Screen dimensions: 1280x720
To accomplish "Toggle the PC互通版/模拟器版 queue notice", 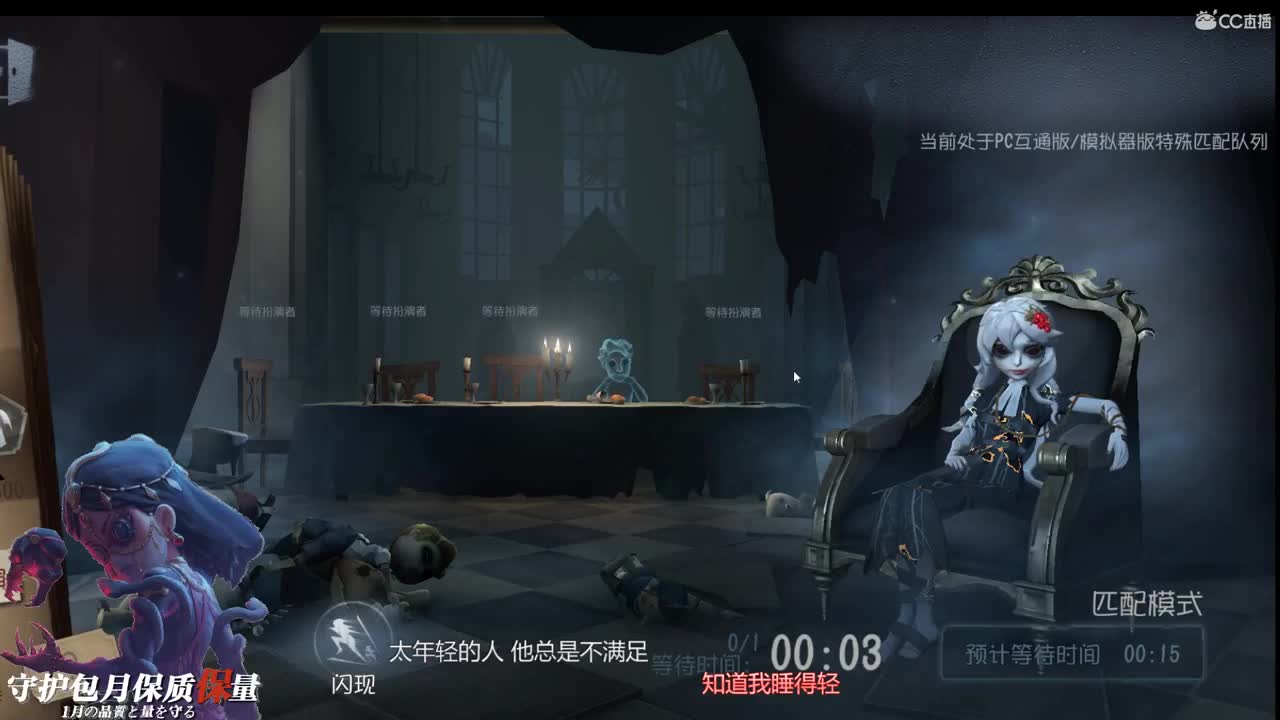I will (x=1095, y=142).
